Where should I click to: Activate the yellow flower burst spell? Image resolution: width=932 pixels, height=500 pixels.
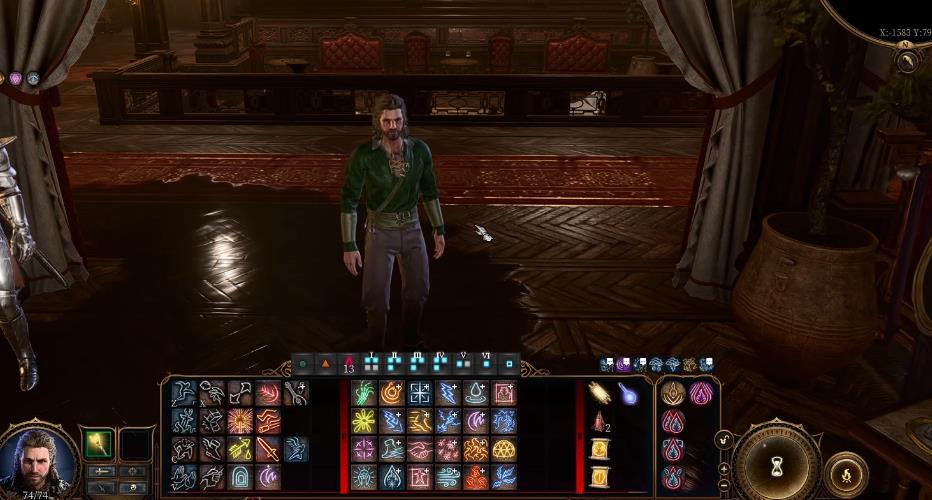tap(364, 421)
